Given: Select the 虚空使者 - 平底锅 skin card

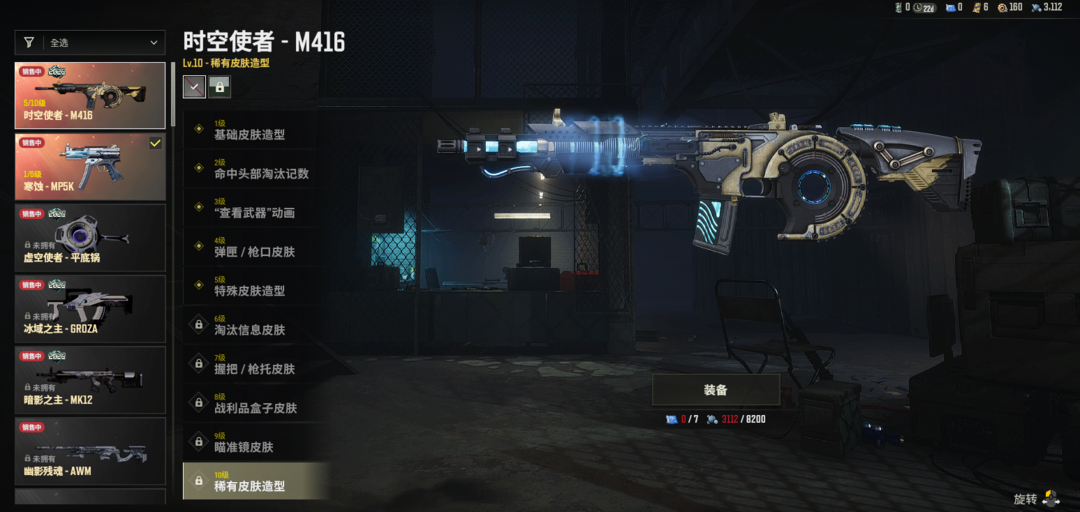Looking at the screenshot, I should (90, 237).
